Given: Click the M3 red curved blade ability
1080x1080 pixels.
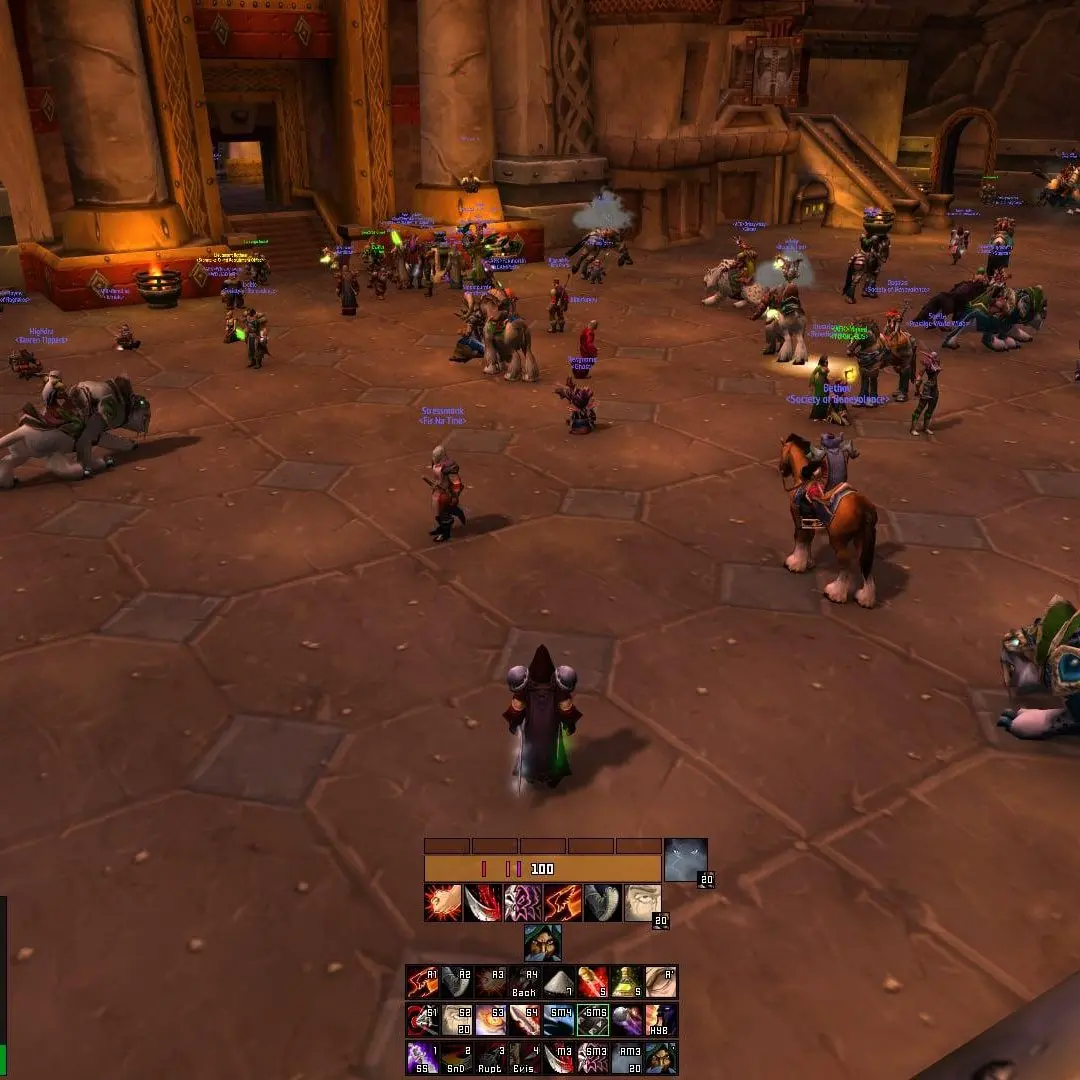Looking at the screenshot, I should [559, 1058].
